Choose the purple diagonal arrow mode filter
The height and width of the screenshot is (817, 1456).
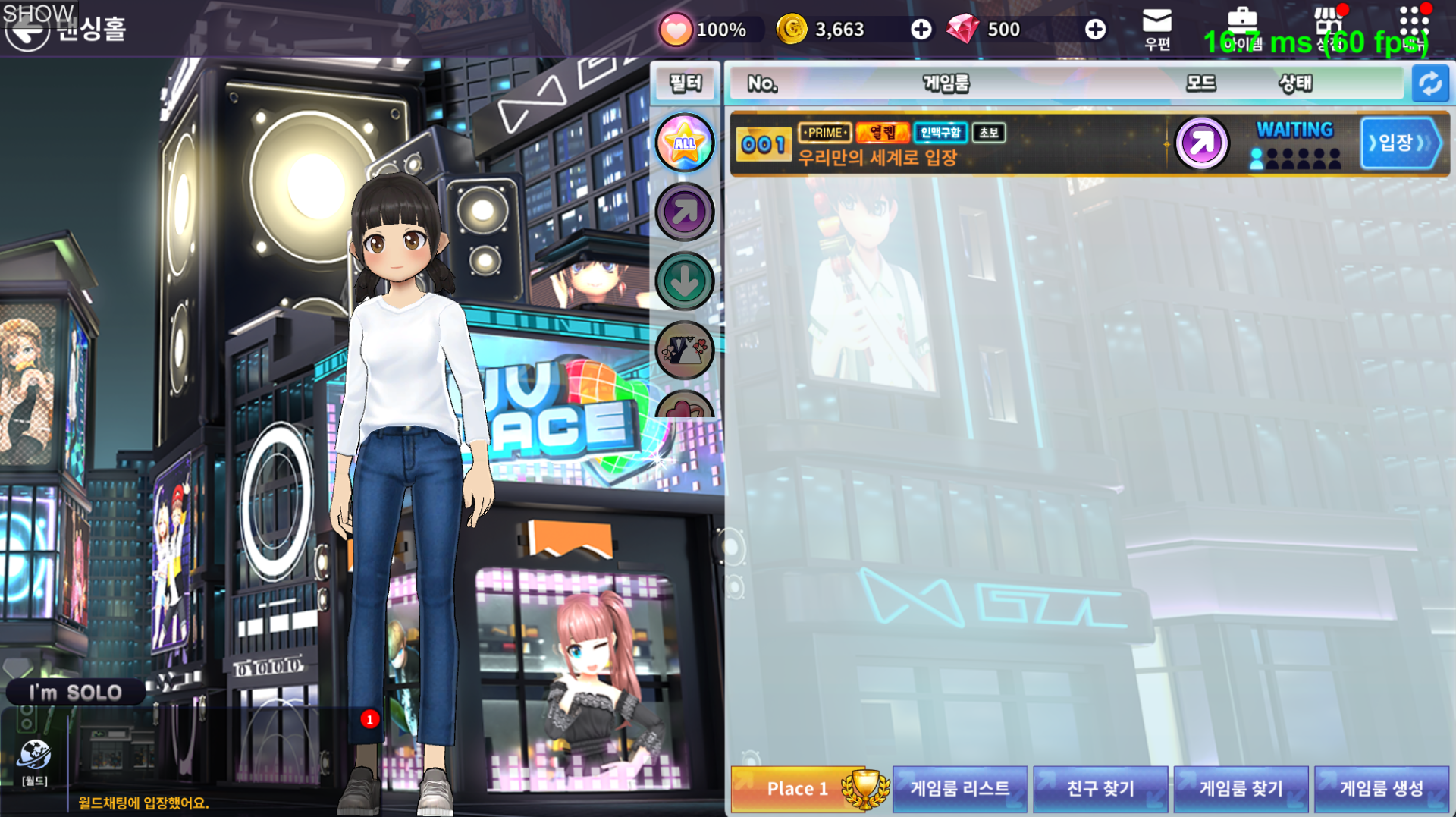click(685, 212)
